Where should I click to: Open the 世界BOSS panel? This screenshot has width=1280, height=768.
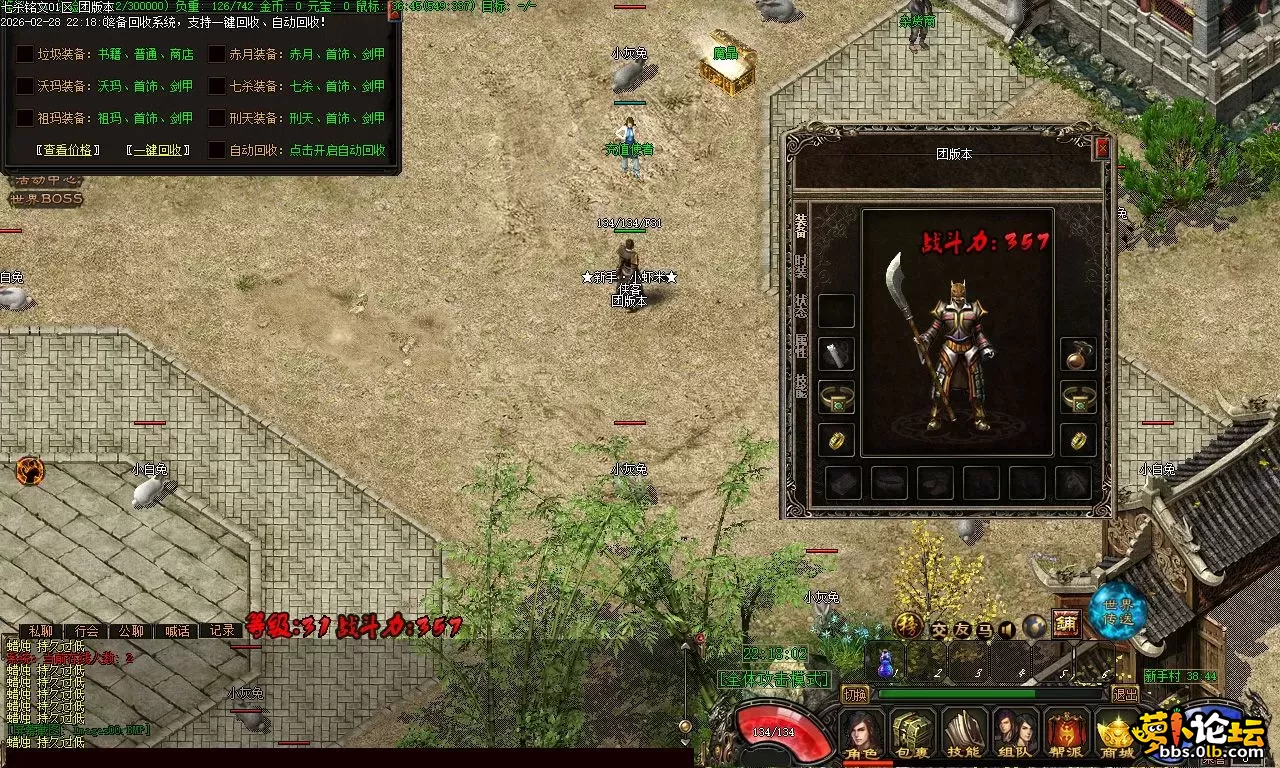point(46,199)
